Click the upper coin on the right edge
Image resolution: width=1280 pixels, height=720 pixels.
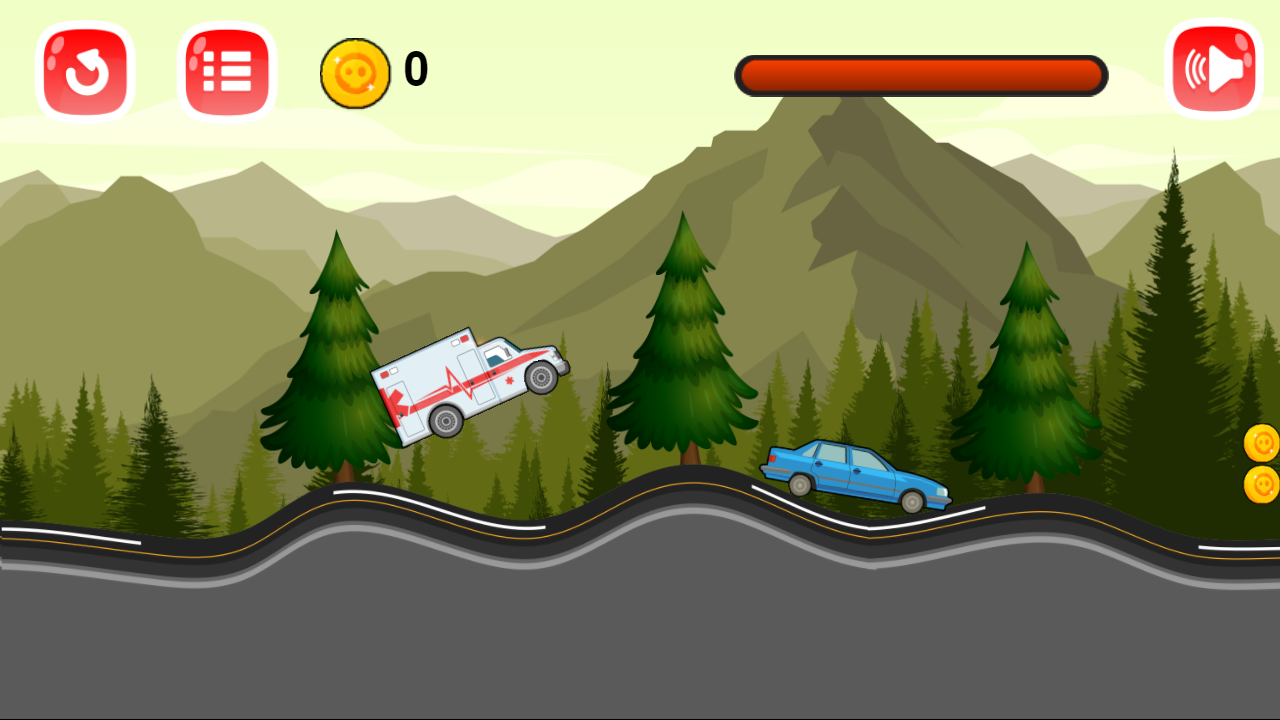[1262, 440]
